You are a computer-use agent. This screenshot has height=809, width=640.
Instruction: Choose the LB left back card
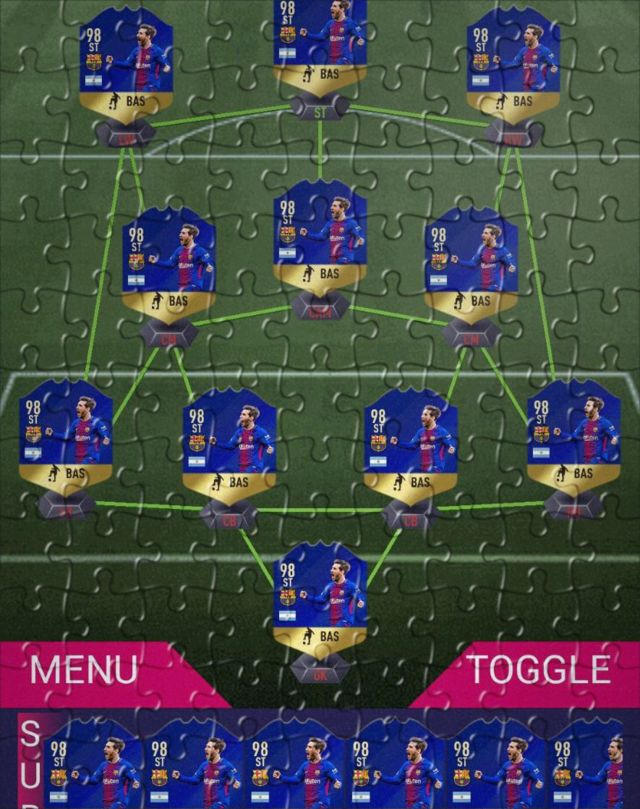[66, 438]
